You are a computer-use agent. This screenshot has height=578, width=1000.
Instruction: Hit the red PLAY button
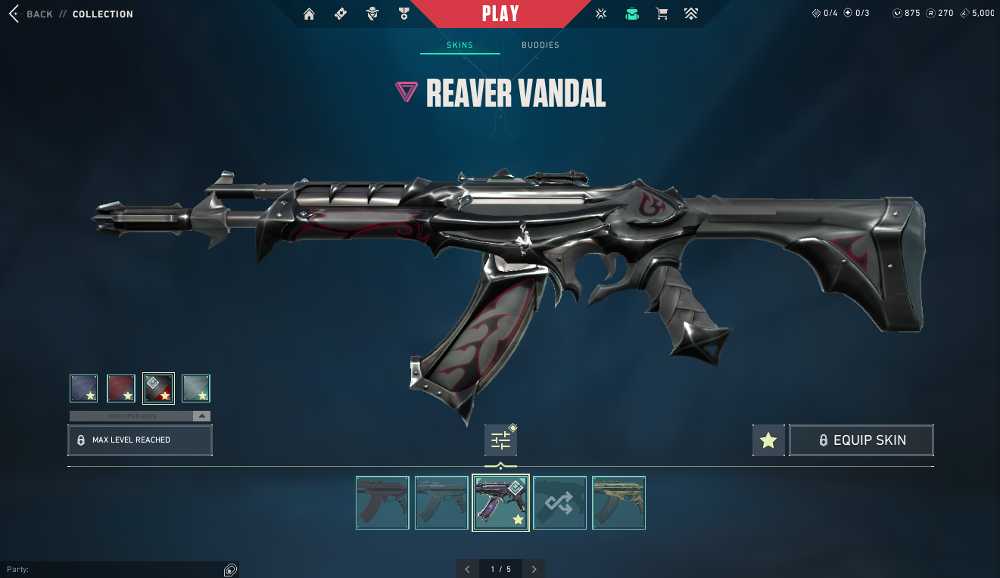(x=500, y=14)
